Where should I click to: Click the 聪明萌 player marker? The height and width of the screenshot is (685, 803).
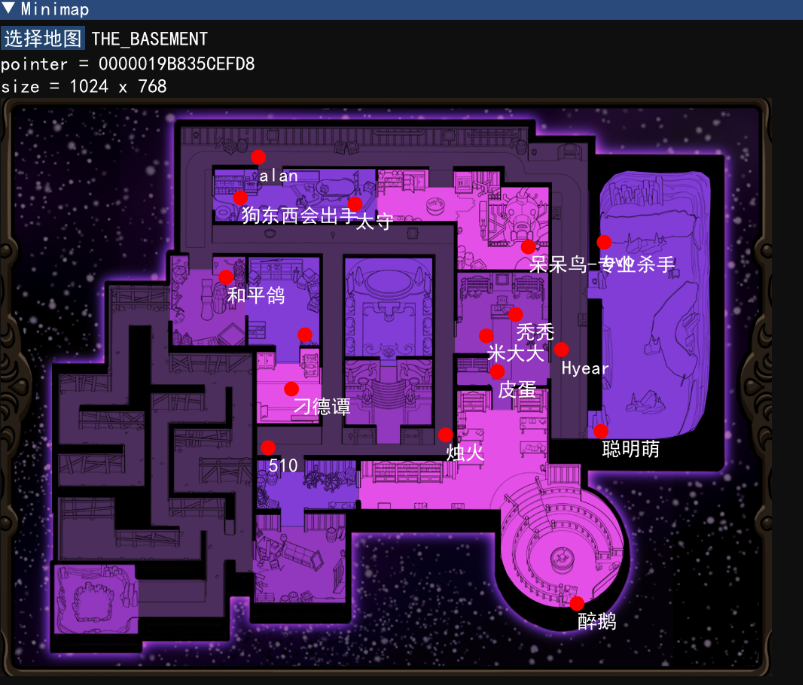601,431
